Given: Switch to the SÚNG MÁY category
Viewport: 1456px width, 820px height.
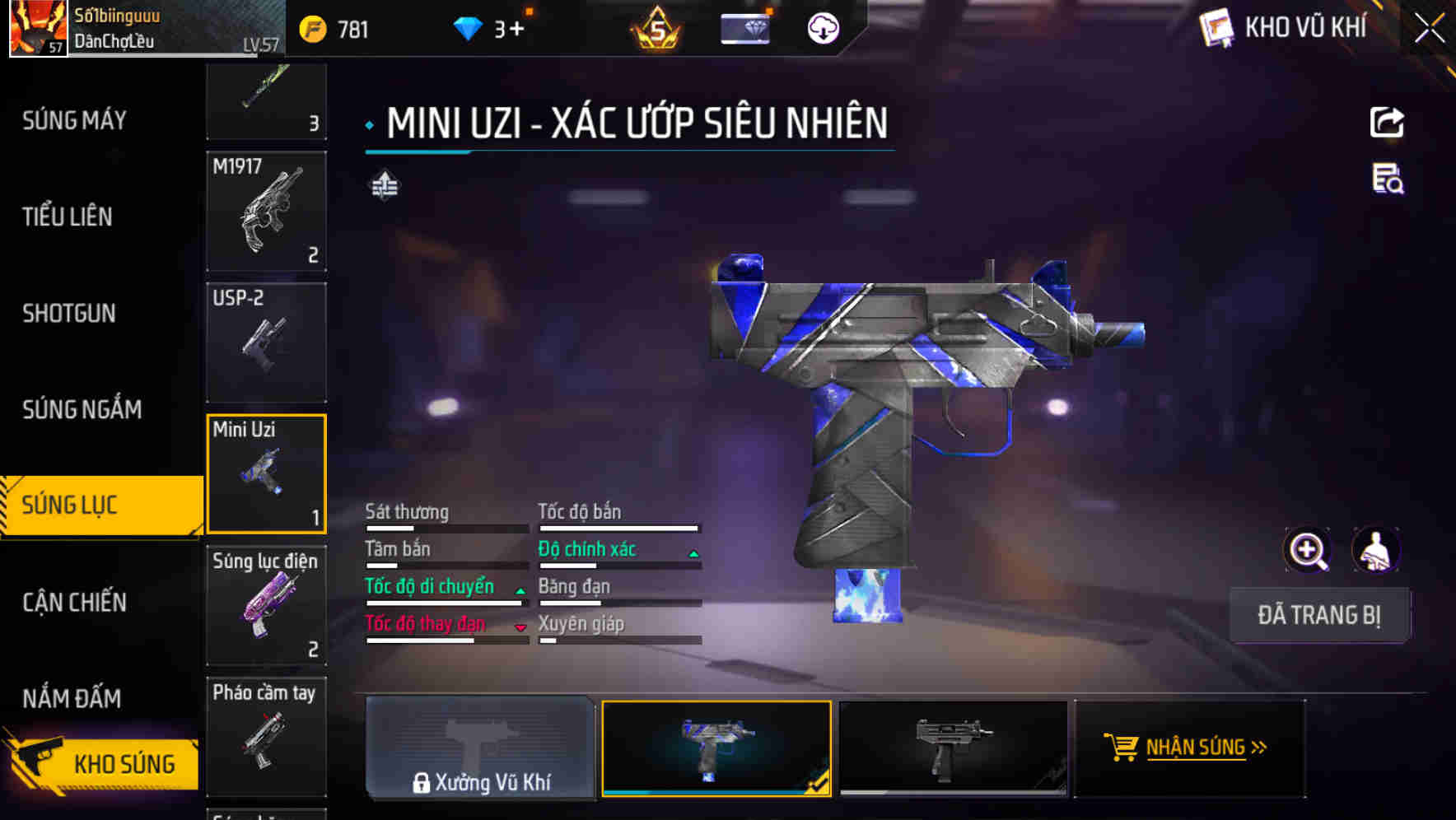Looking at the screenshot, I should pos(74,120).
